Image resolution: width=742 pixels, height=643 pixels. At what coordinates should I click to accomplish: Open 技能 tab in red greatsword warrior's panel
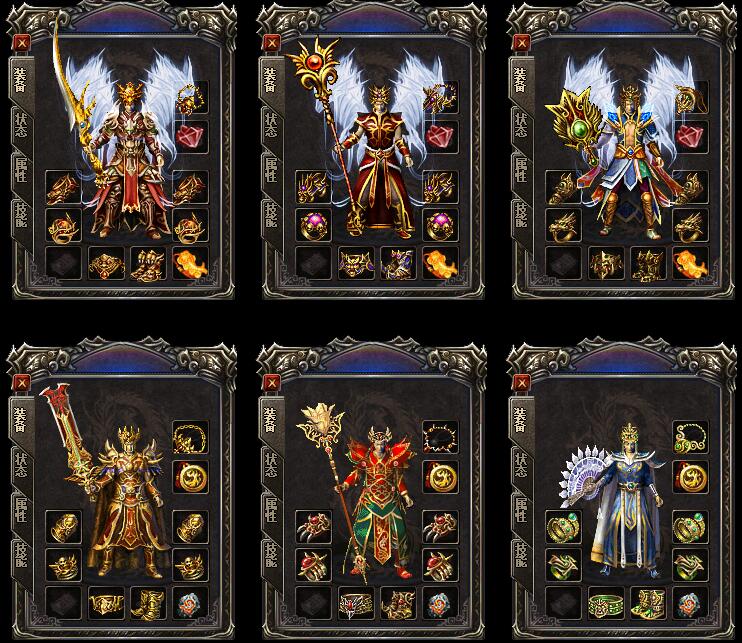coord(21,556)
